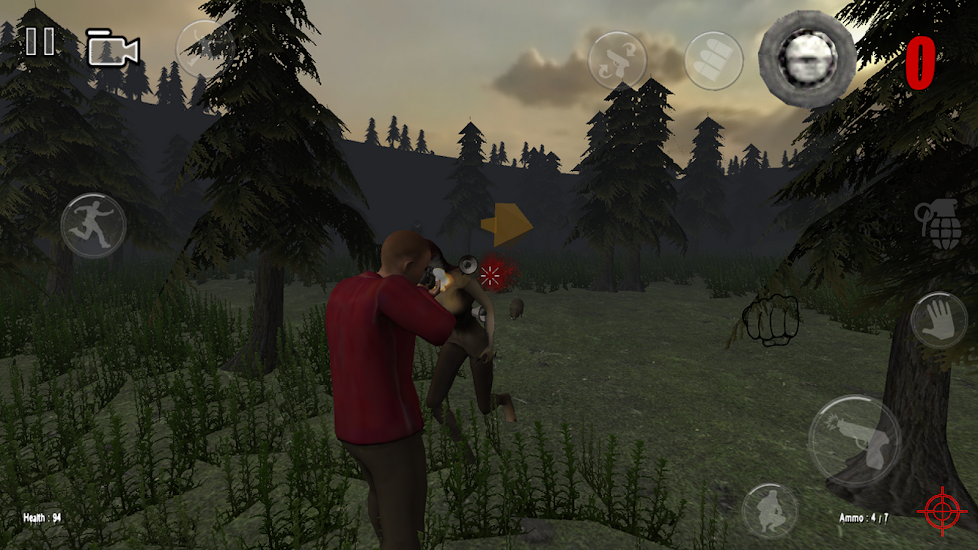Punch with the fist icon
Image resolution: width=978 pixels, height=550 pixels.
coord(770,320)
